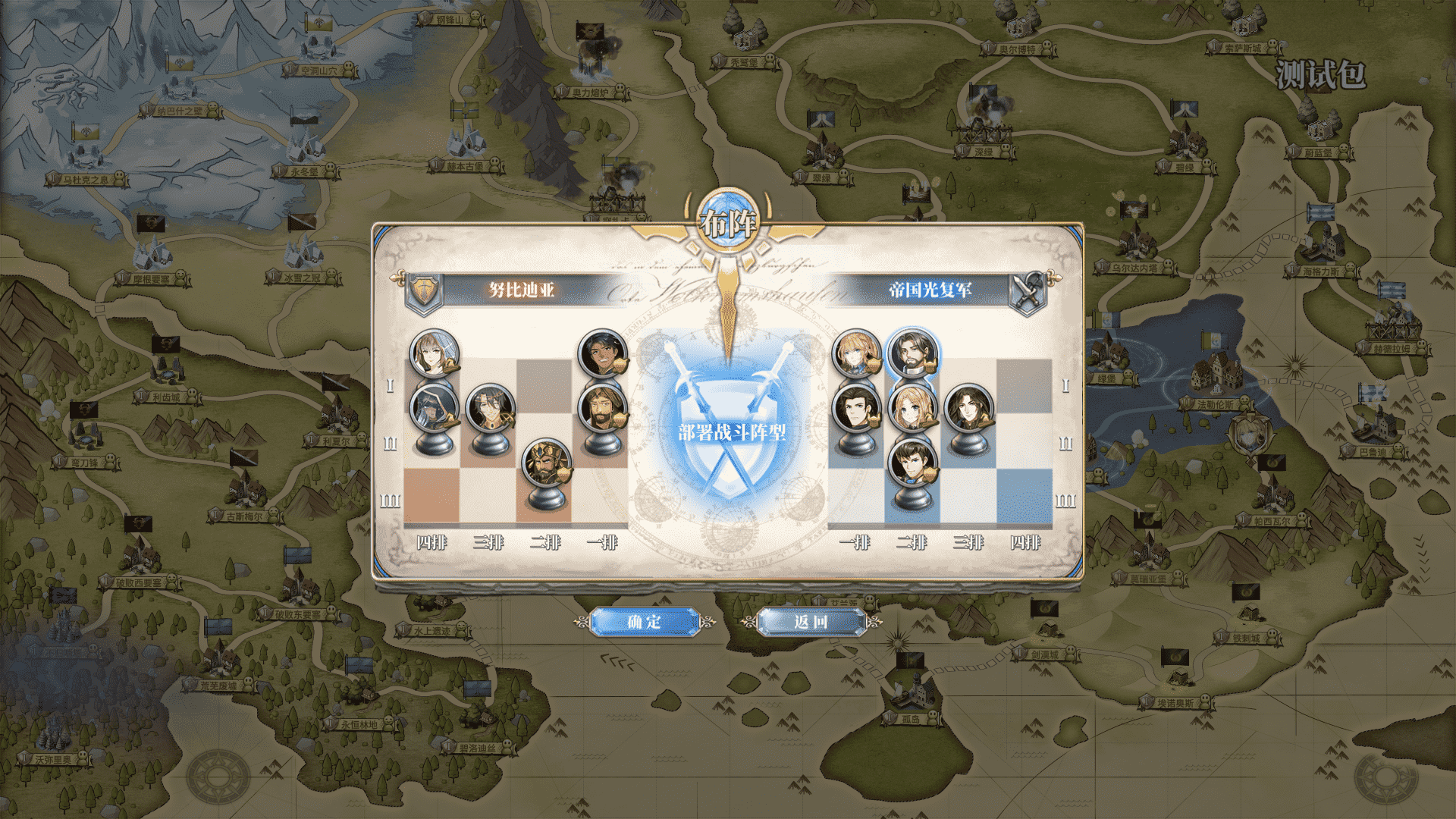Choose the turbaned bearded man unit token
Image resolution: width=1456 pixels, height=819 pixels.
tap(602, 409)
